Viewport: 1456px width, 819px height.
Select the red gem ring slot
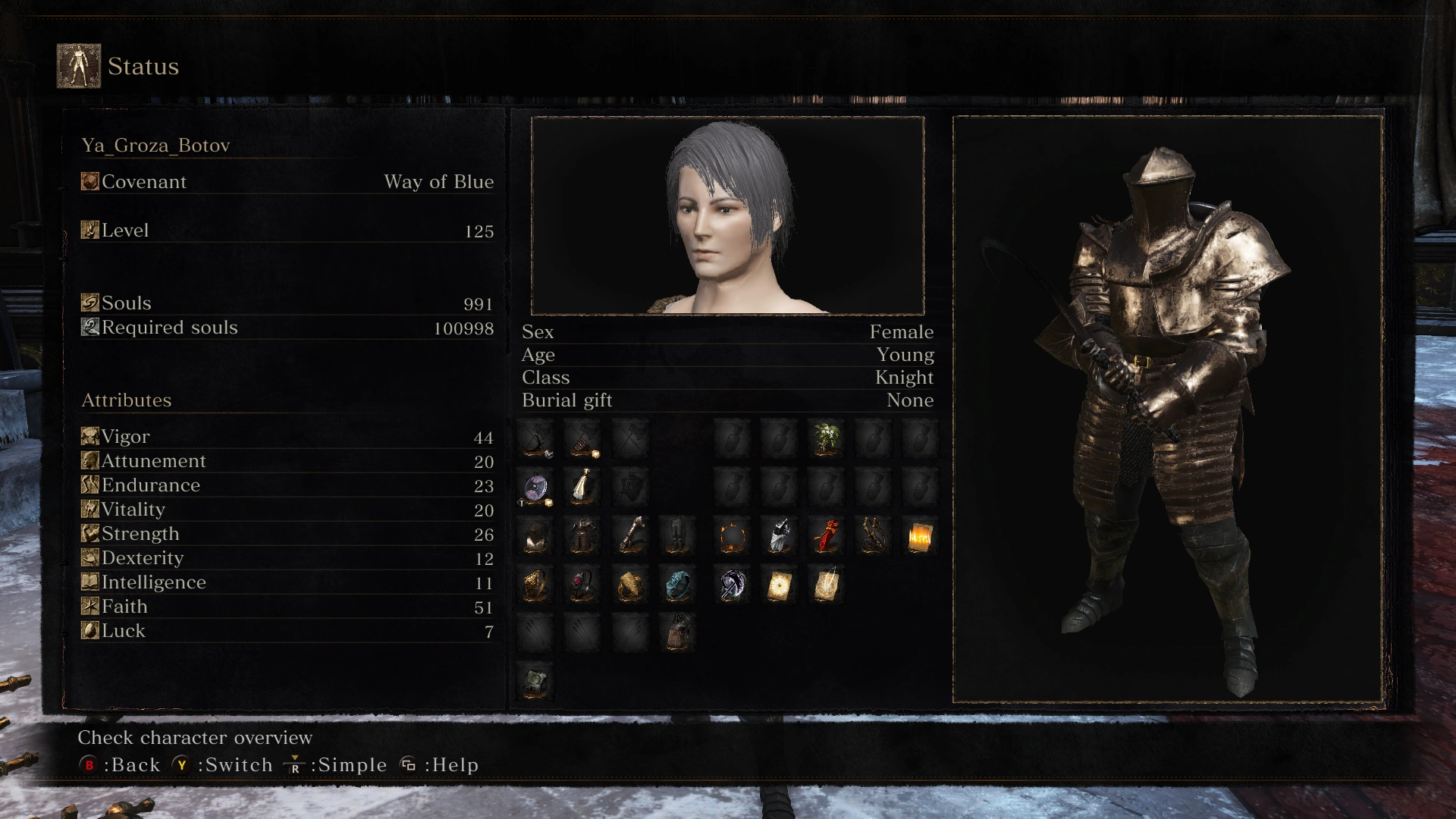(x=582, y=585)
